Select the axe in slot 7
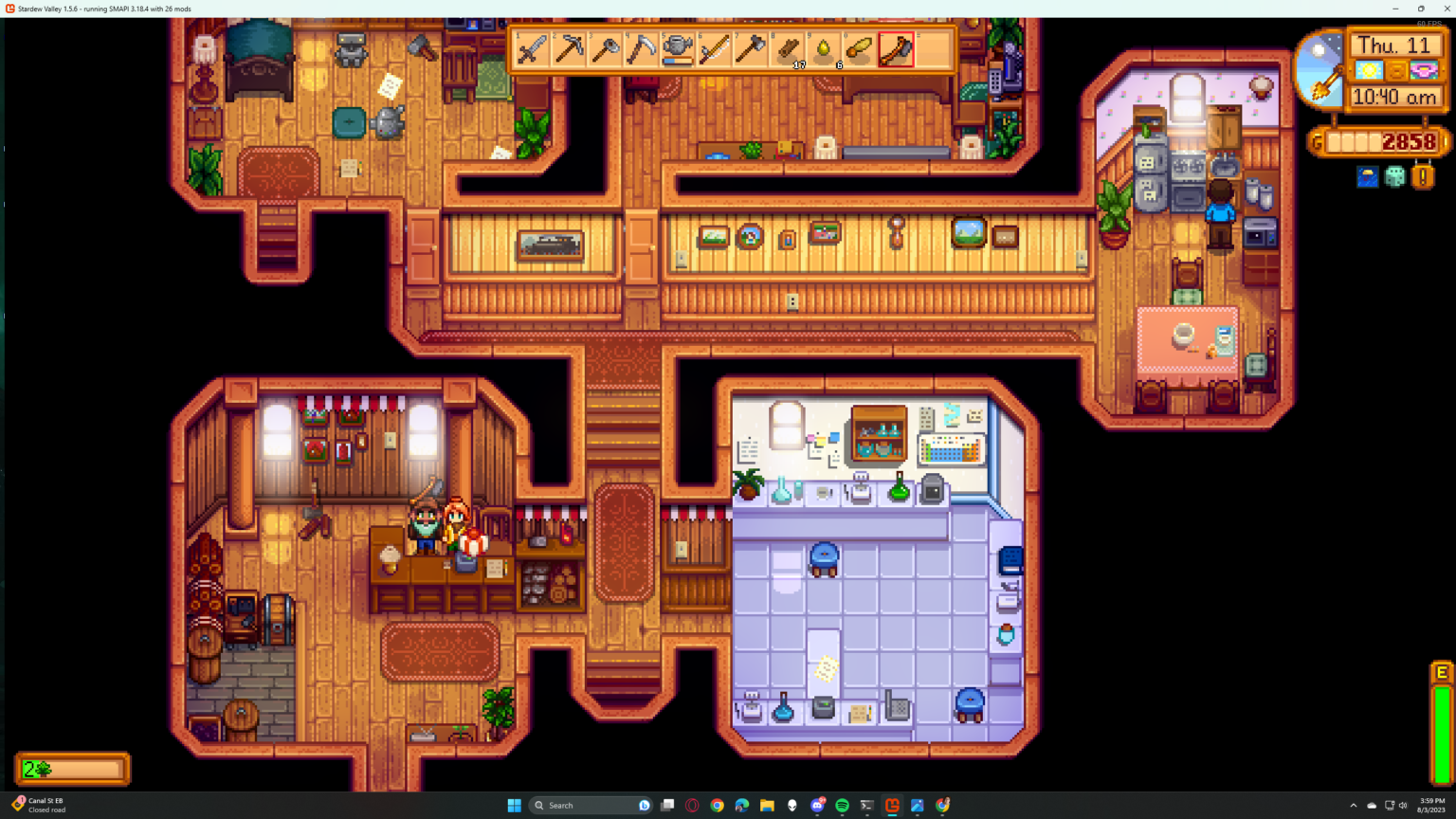The height and width of the screenshot is (819, 1456). click(x=751, y=50)
